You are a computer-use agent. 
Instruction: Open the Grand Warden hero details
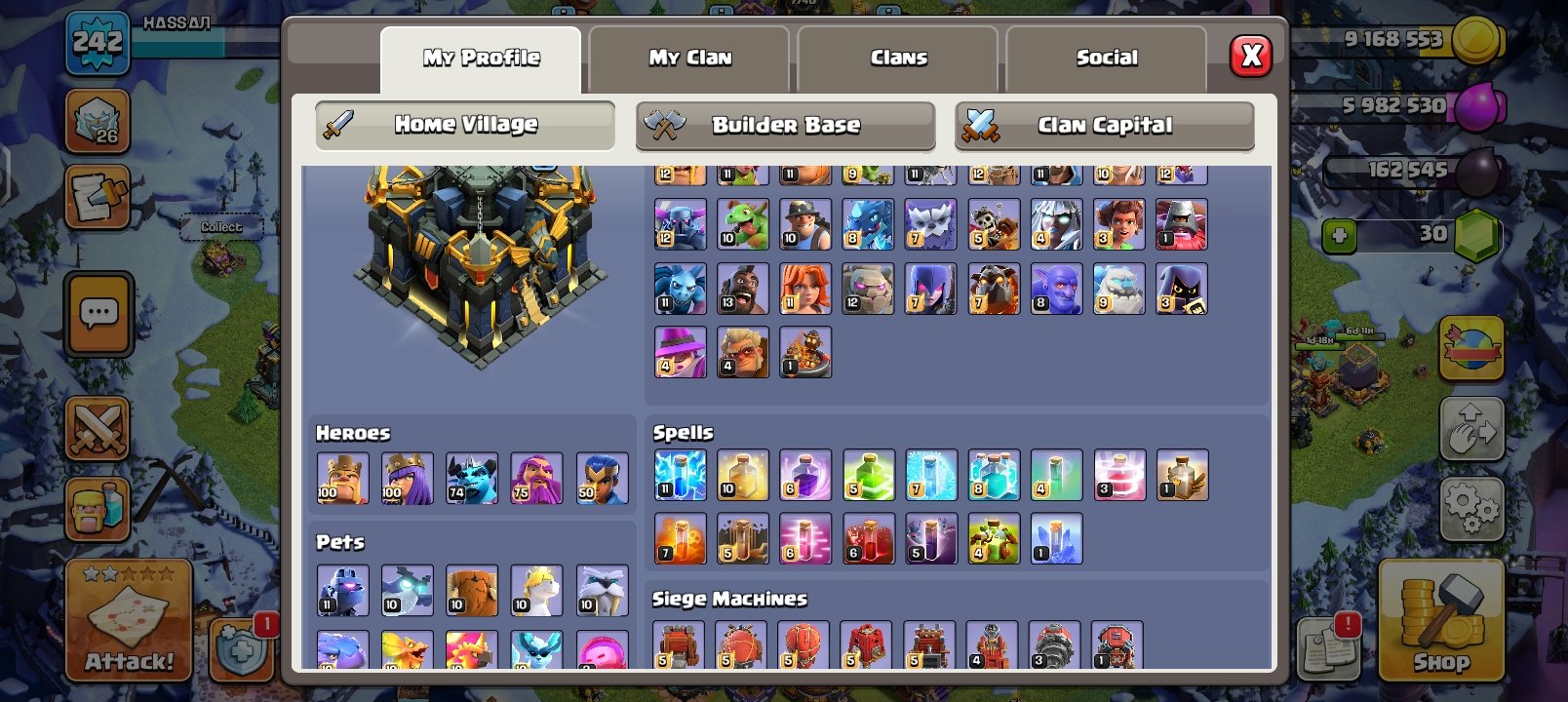pyautogui.click(x=537, y=478)
